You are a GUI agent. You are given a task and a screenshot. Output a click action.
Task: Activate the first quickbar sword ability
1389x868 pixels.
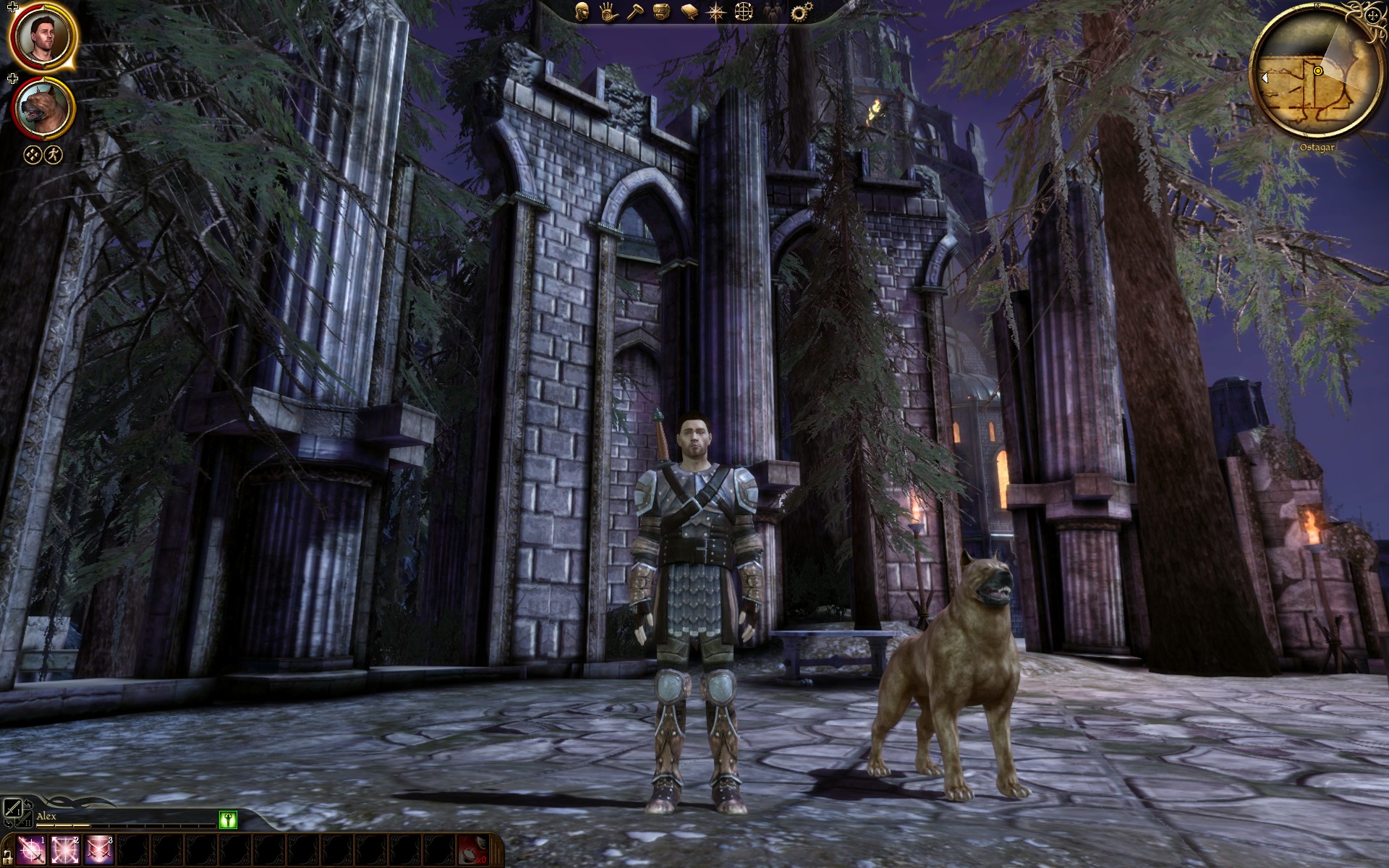click(31, 850)
